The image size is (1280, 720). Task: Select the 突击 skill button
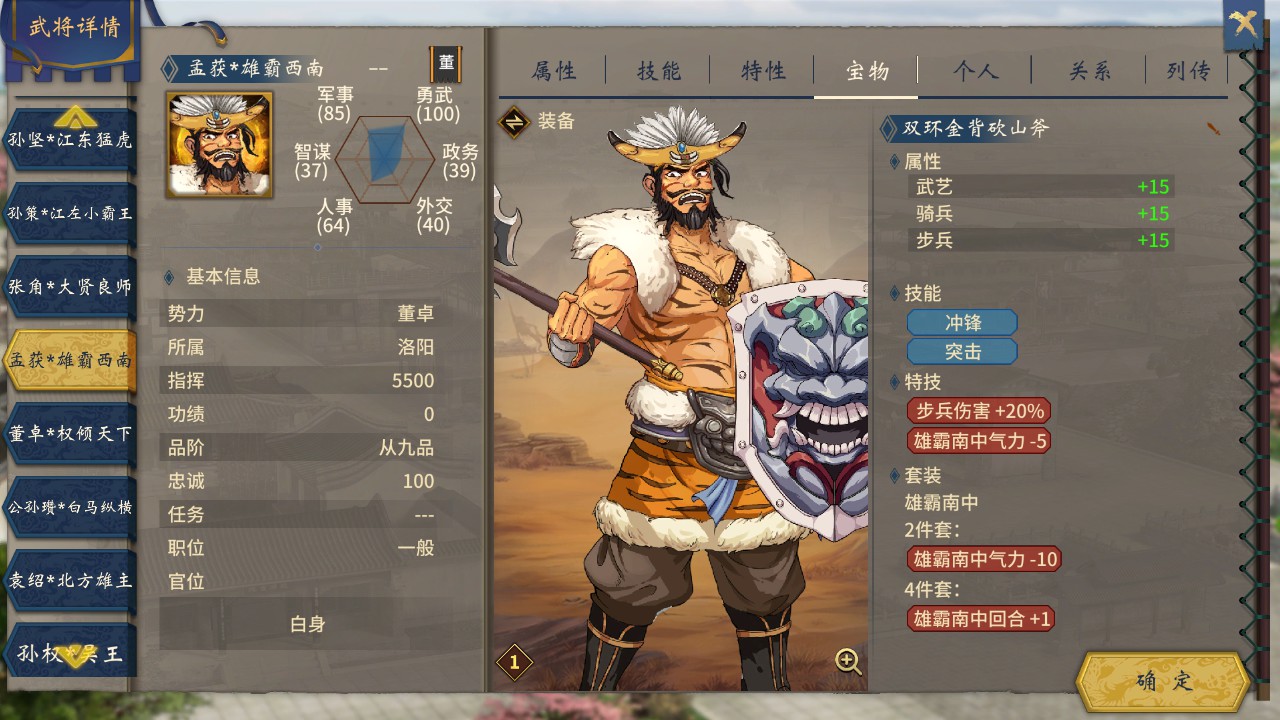(x=962, y=351)
